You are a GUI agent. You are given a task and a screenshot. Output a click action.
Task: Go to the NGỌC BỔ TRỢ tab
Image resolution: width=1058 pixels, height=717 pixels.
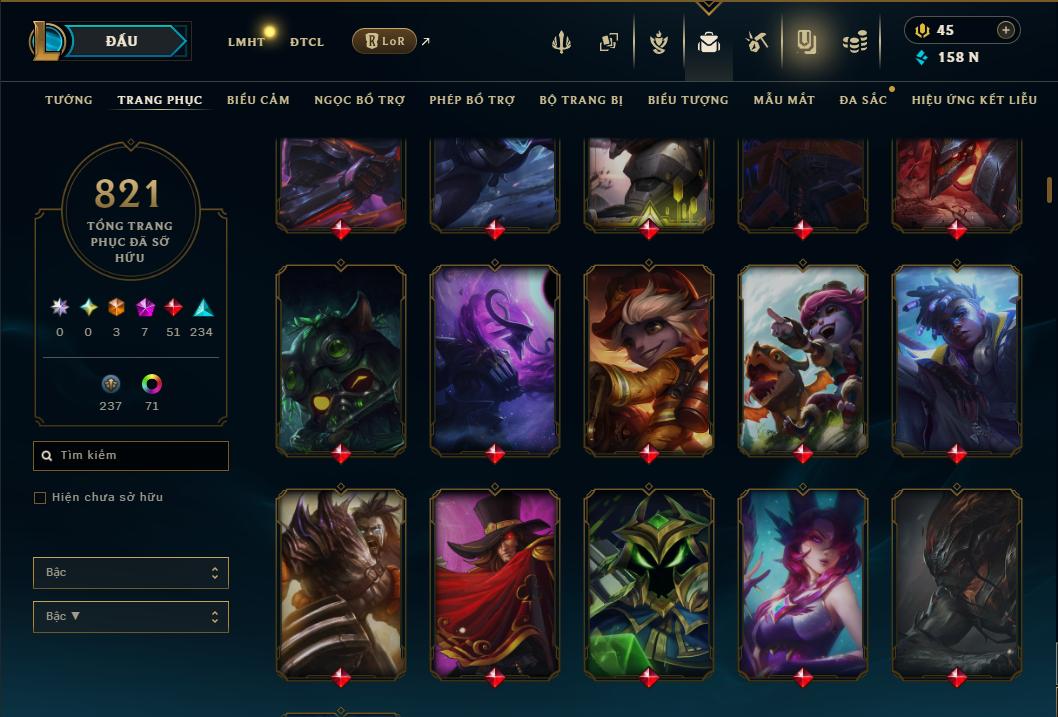pos(359,100)
